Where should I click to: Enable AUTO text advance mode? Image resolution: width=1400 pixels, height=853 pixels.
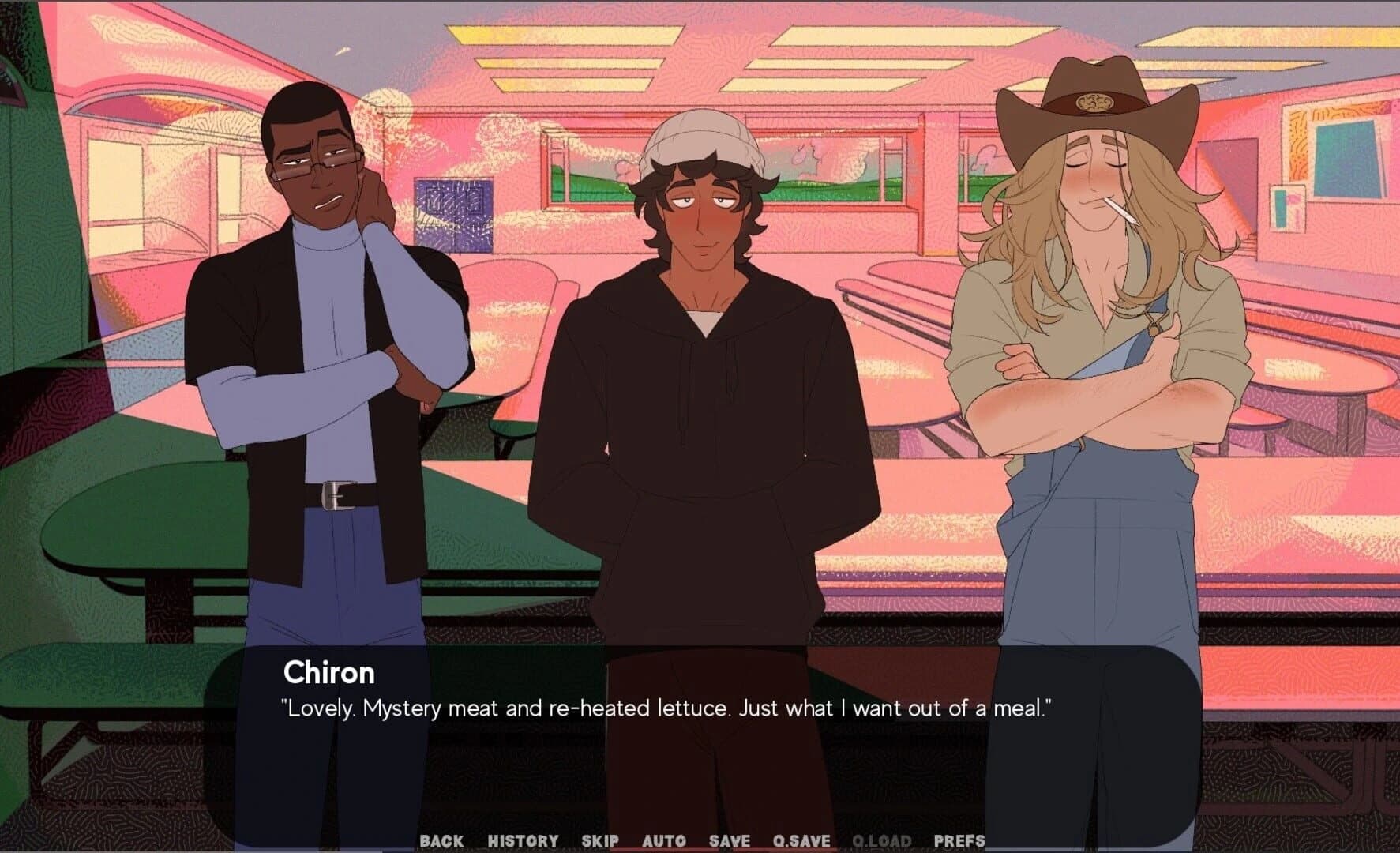[x=665, y=841]
